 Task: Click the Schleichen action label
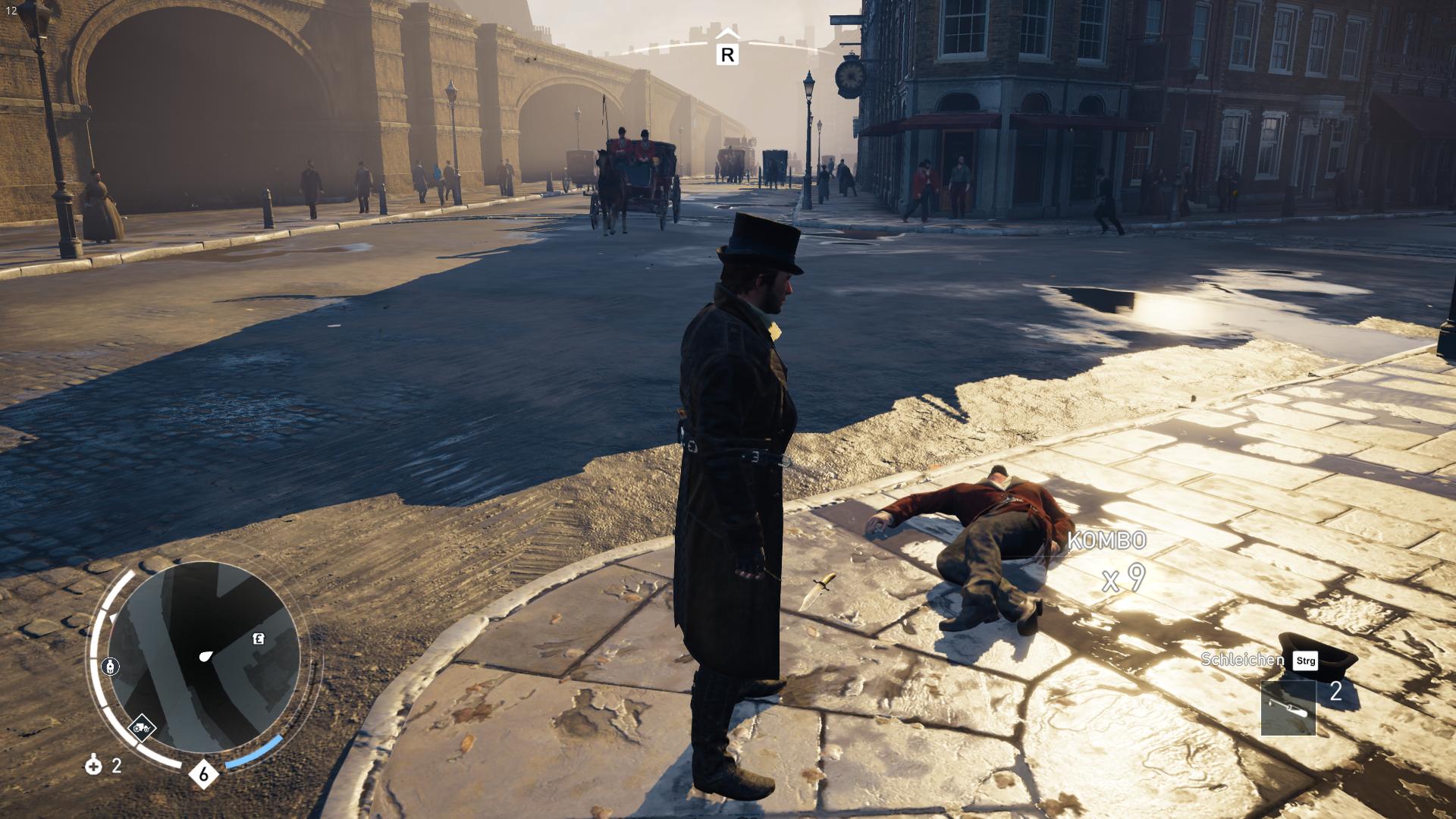[1244, 660]
